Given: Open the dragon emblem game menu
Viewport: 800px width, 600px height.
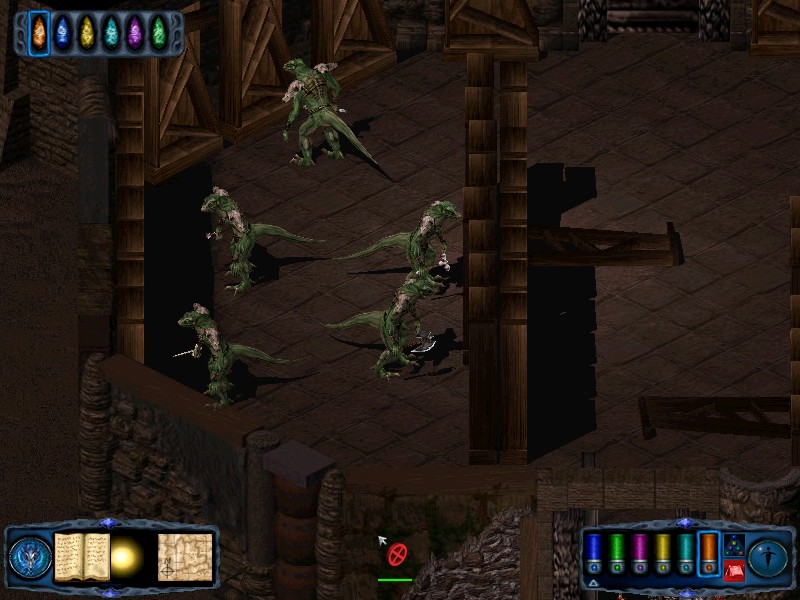Looking at the screenshot, I should pyautogui.click(x=27, y=557).
